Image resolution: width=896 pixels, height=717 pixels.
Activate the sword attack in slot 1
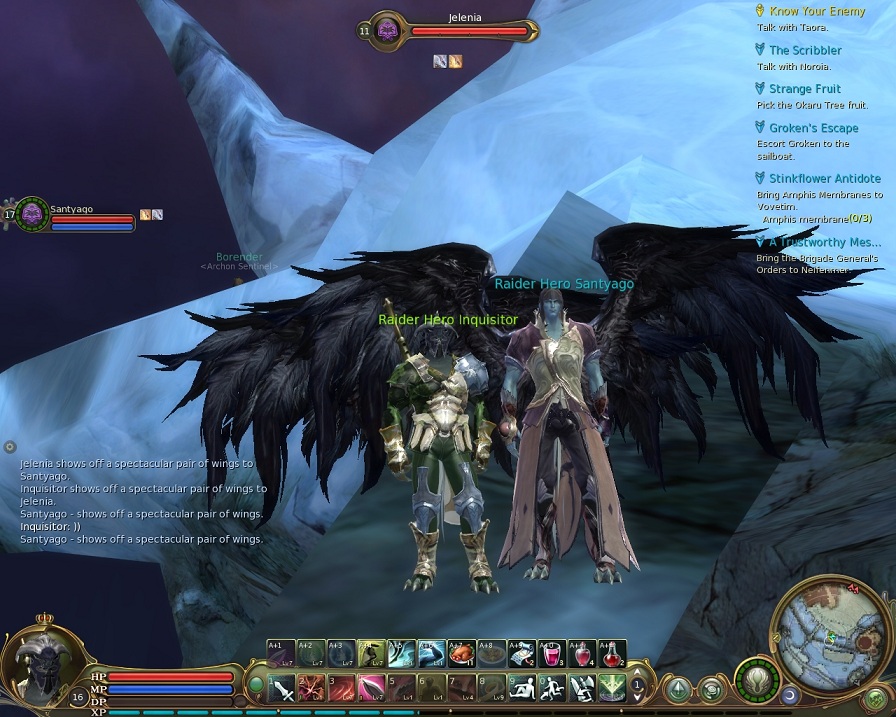[282, 688]
